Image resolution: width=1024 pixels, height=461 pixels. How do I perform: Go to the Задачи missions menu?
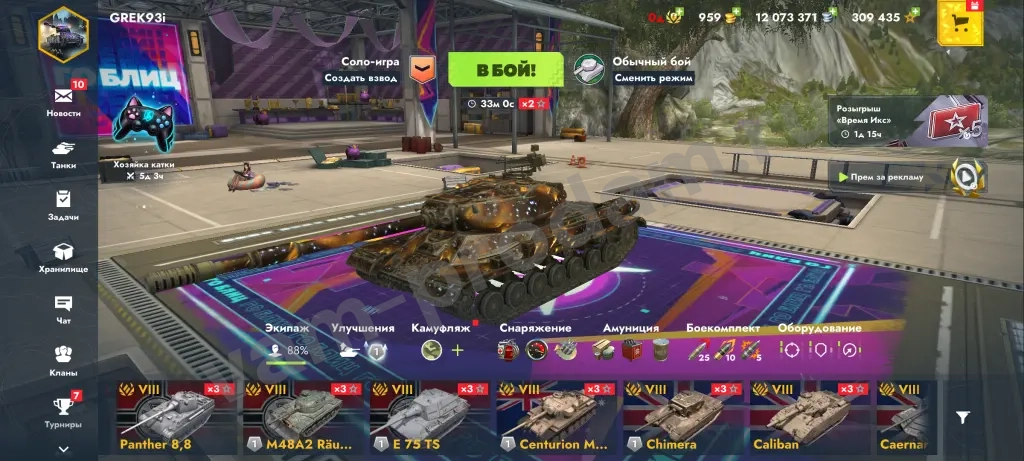[x=63, y=204]
